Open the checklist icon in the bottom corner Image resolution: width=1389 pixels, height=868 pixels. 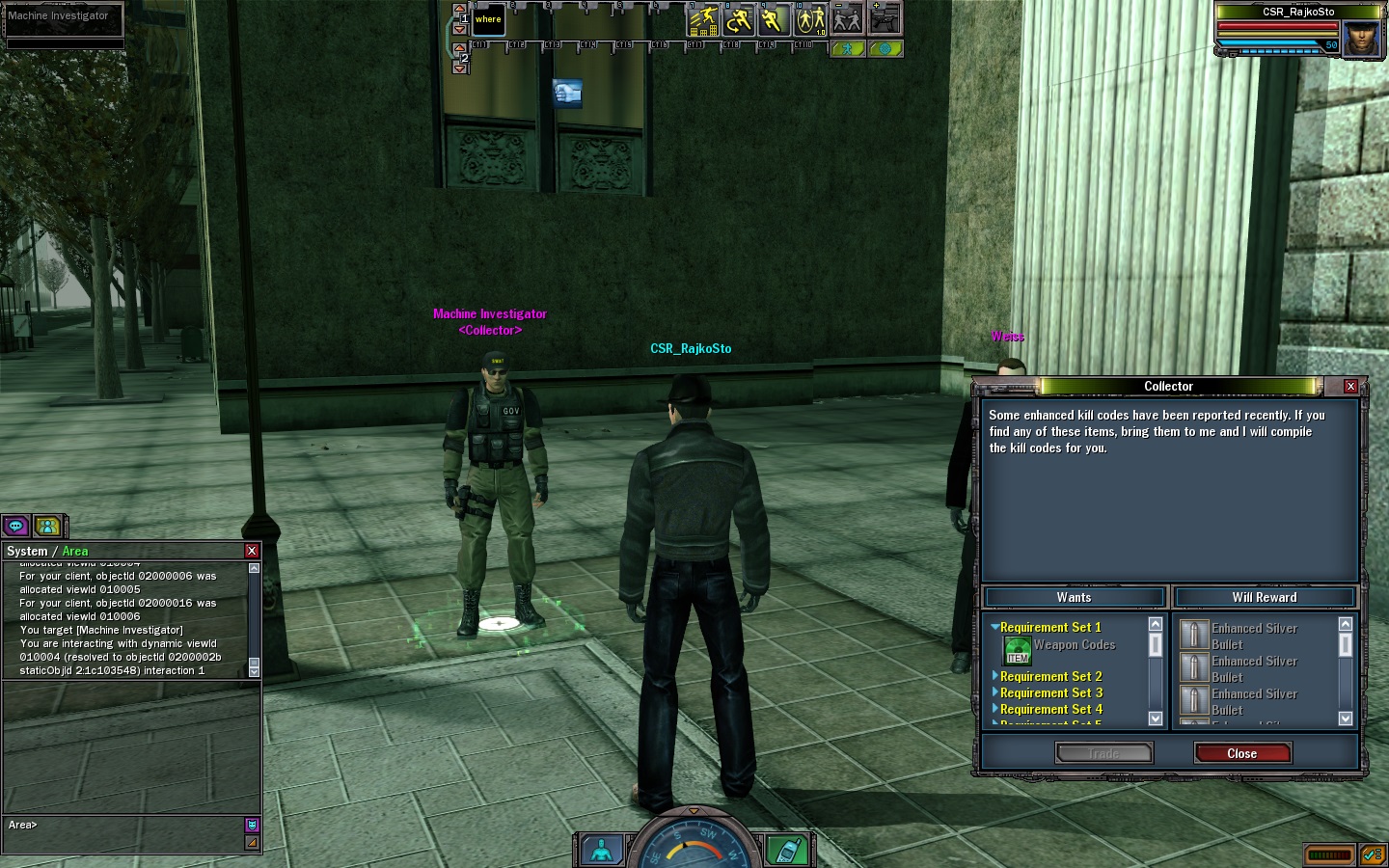(1373, 854)
